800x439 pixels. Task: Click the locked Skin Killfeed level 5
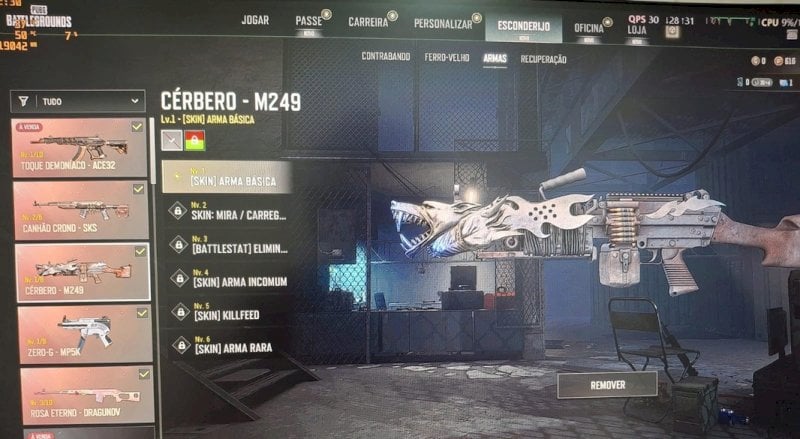coord(228,312)
